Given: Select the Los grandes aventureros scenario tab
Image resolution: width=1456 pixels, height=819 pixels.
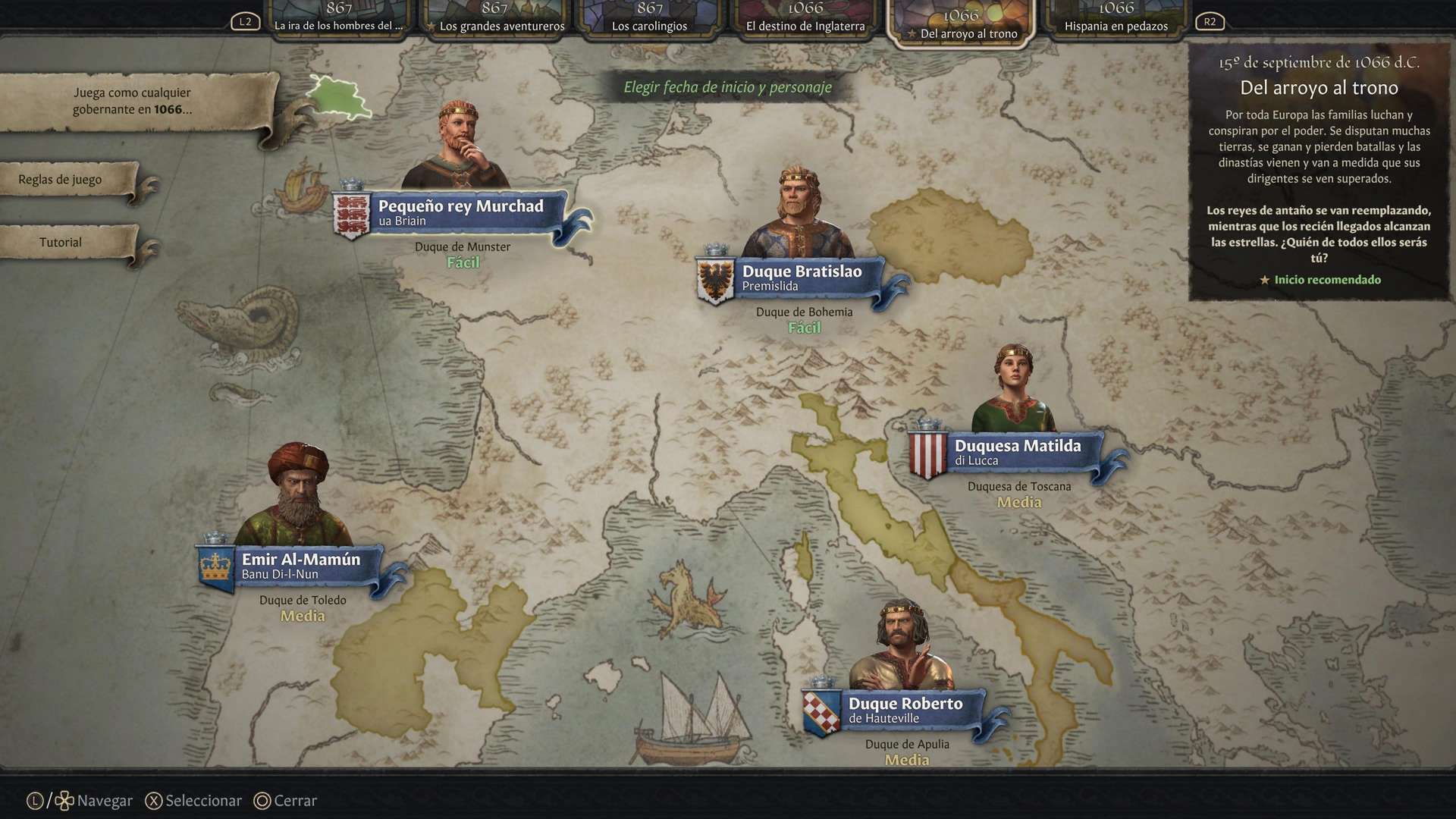Looking at the screenshot, I should click(500, 17).
